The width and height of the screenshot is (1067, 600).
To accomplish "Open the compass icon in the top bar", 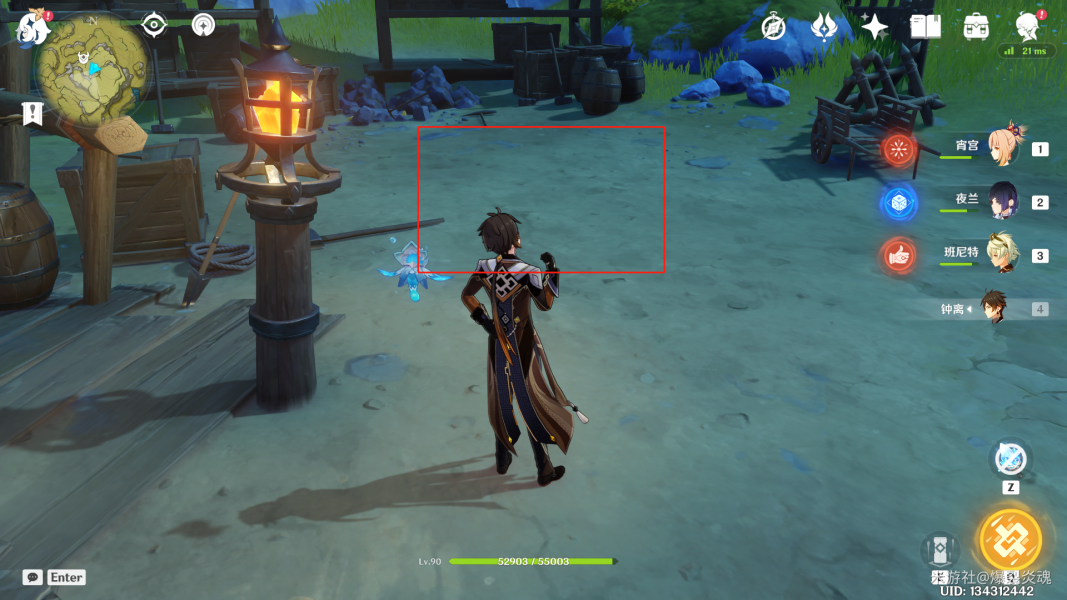I will (773, 27).
